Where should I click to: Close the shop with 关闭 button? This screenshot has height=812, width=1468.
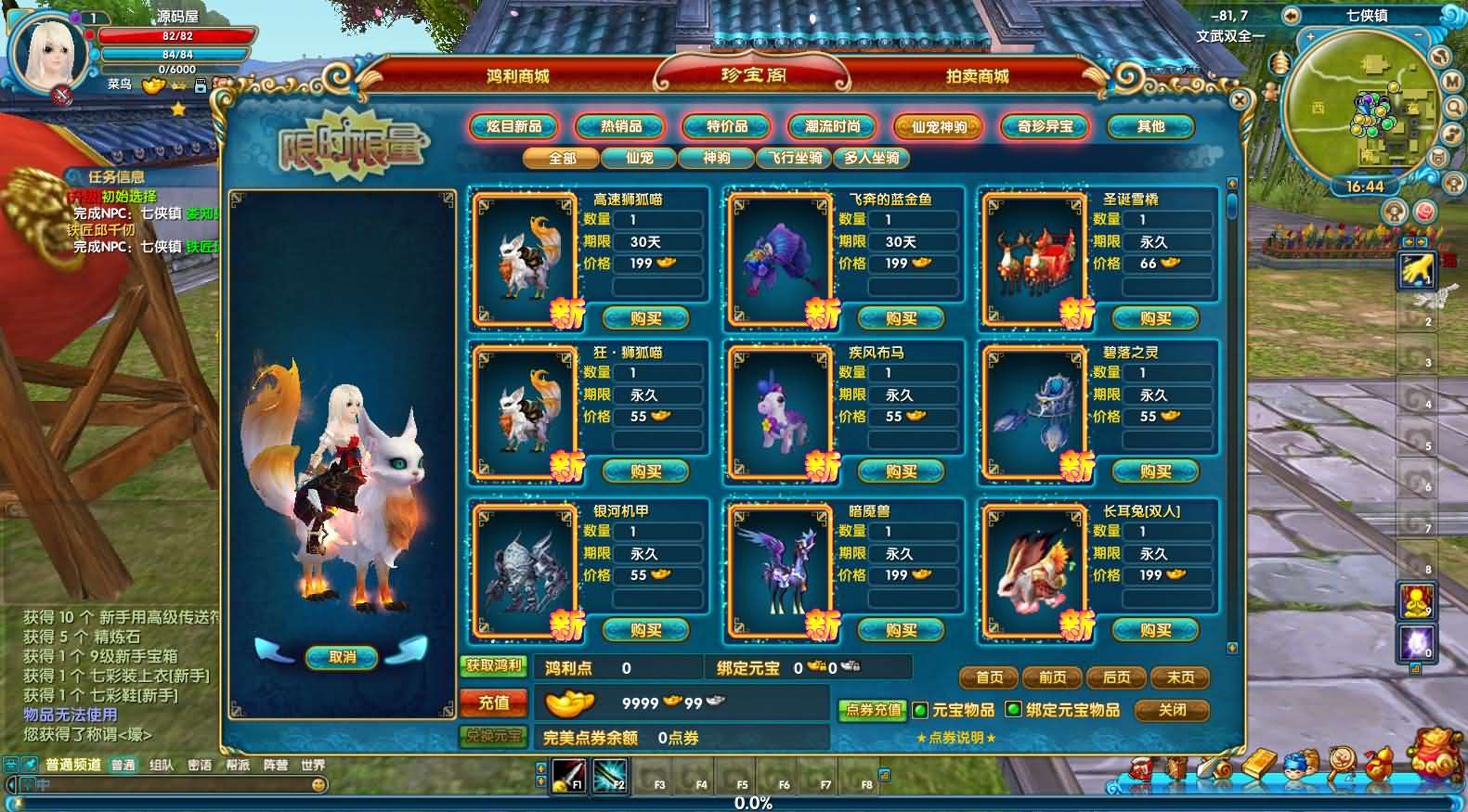(x=1172, y=710)
